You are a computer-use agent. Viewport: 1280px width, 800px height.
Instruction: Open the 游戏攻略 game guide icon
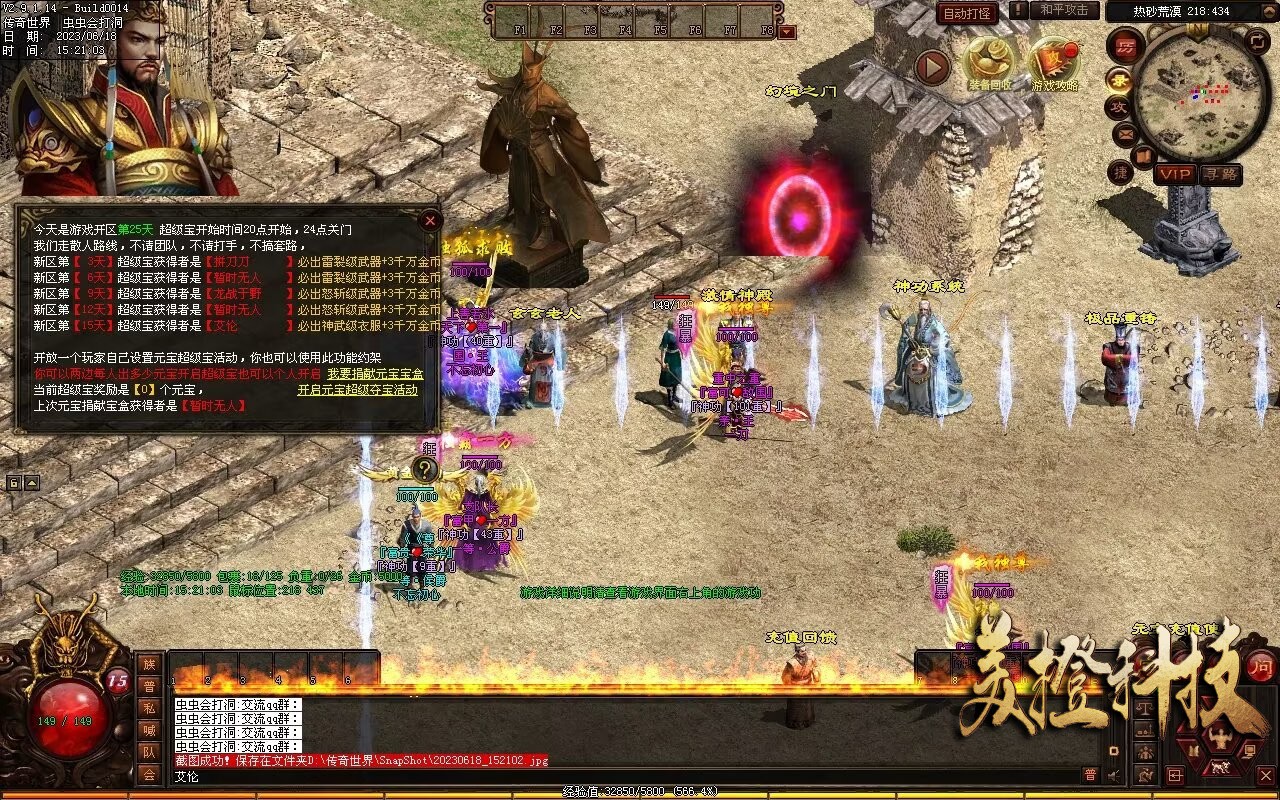pyautogui.click(x=1055, y=63)
